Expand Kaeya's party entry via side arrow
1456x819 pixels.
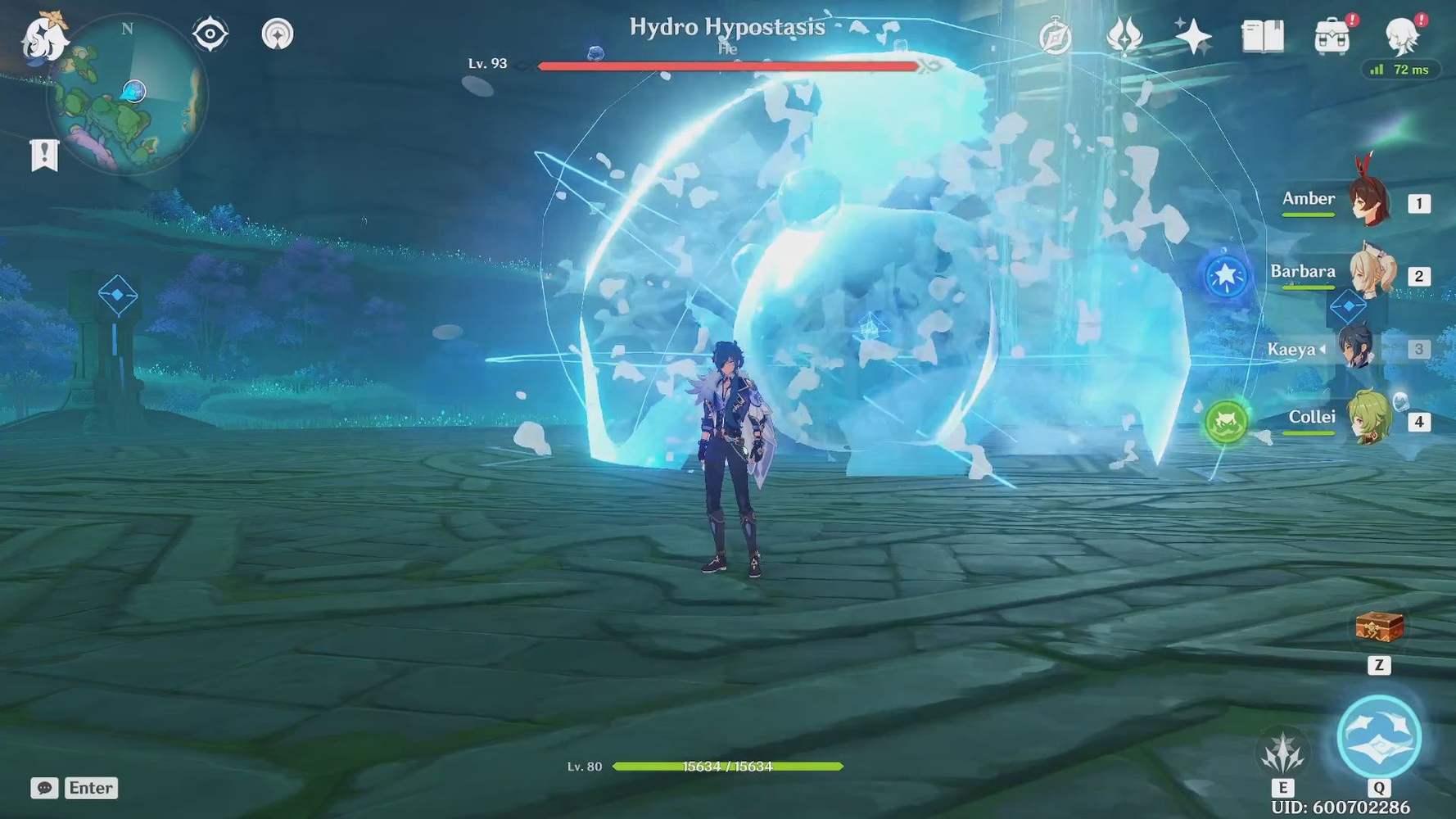point(1324,350)
